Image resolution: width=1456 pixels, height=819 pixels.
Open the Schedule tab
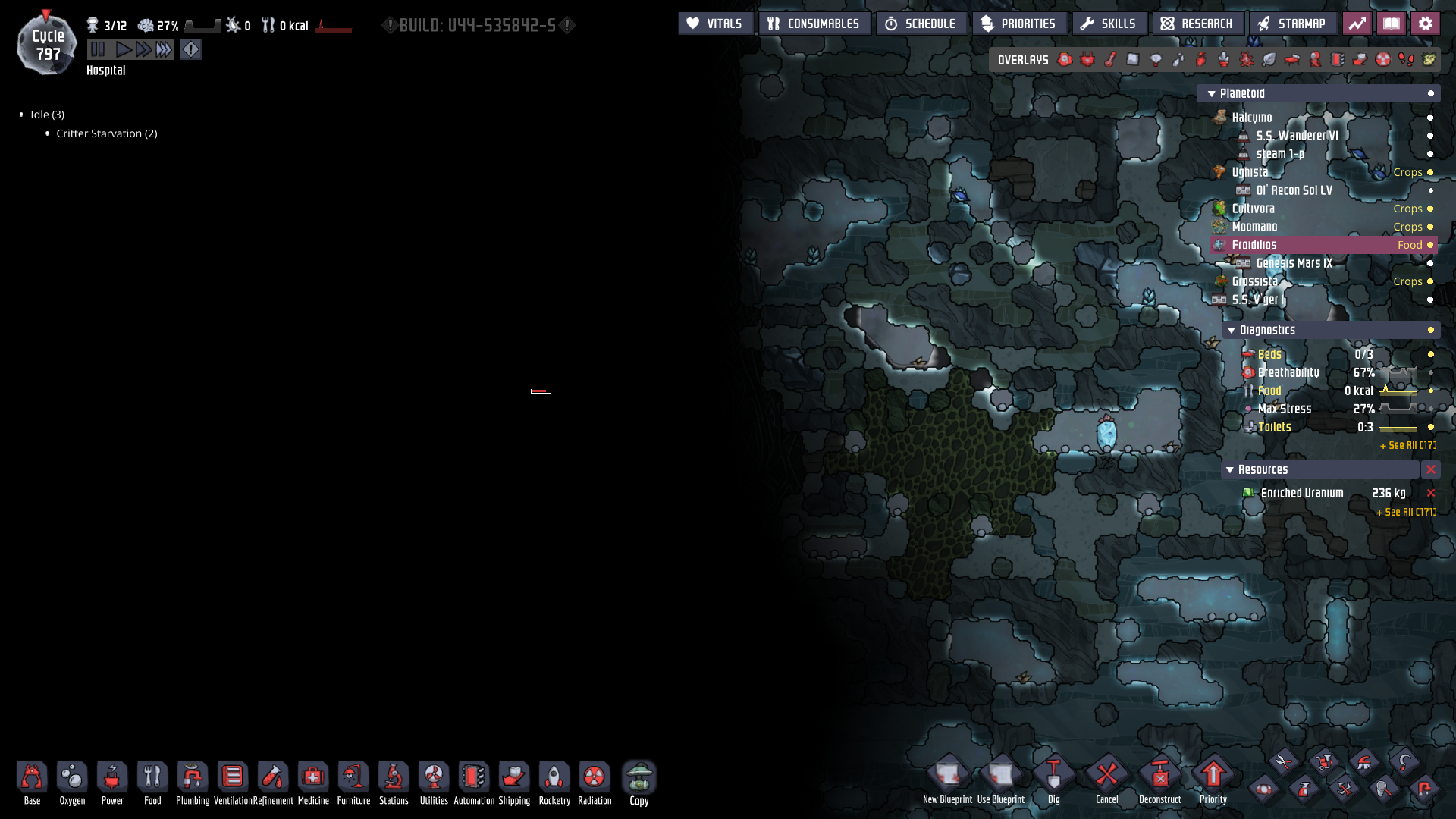(921, 23)
